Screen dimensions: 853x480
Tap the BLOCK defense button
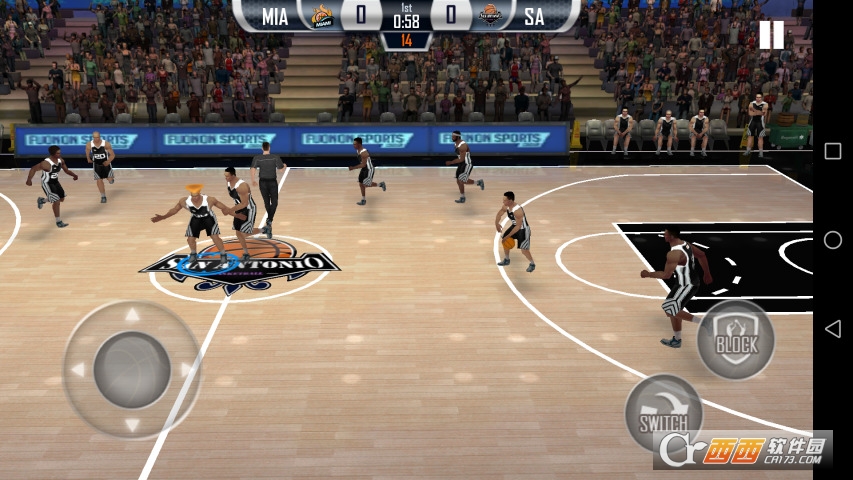click(736, 340)
